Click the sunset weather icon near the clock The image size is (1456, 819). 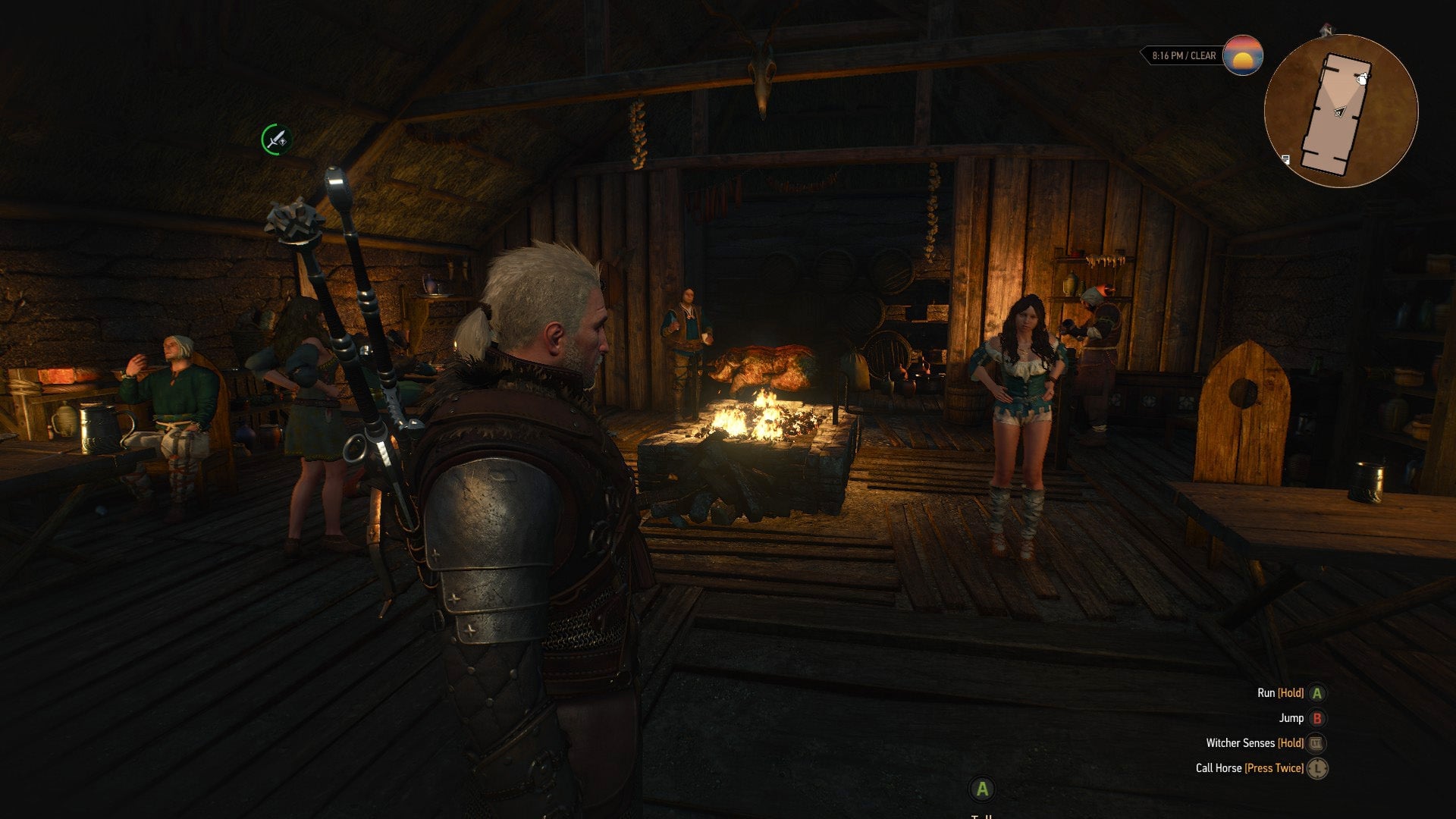[1242, 55]
